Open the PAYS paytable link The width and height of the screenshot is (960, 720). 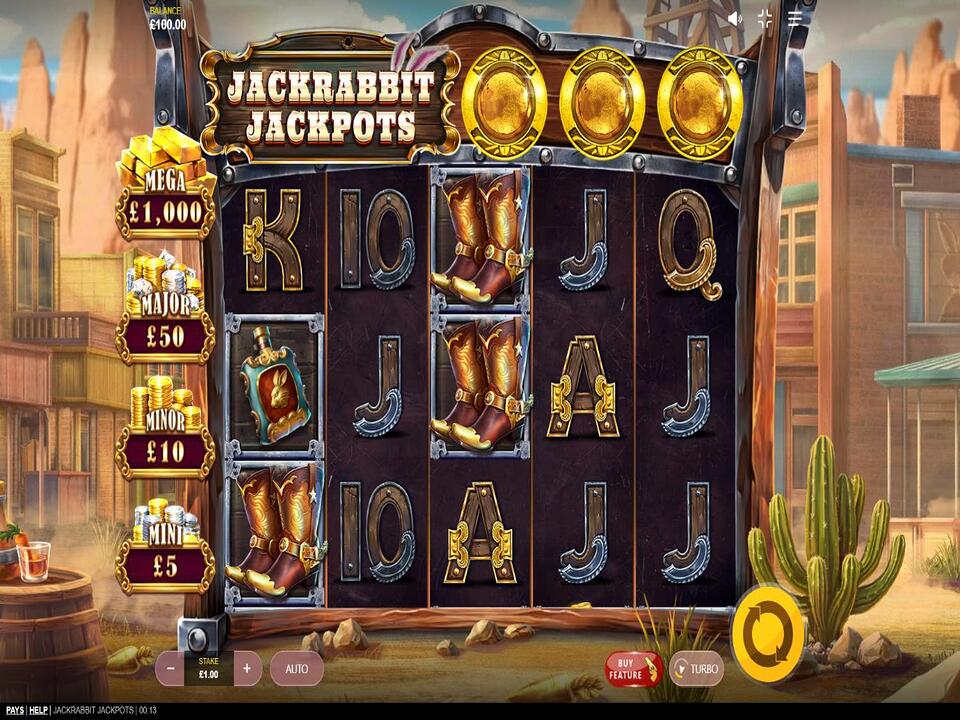click(x=12, y=710)
